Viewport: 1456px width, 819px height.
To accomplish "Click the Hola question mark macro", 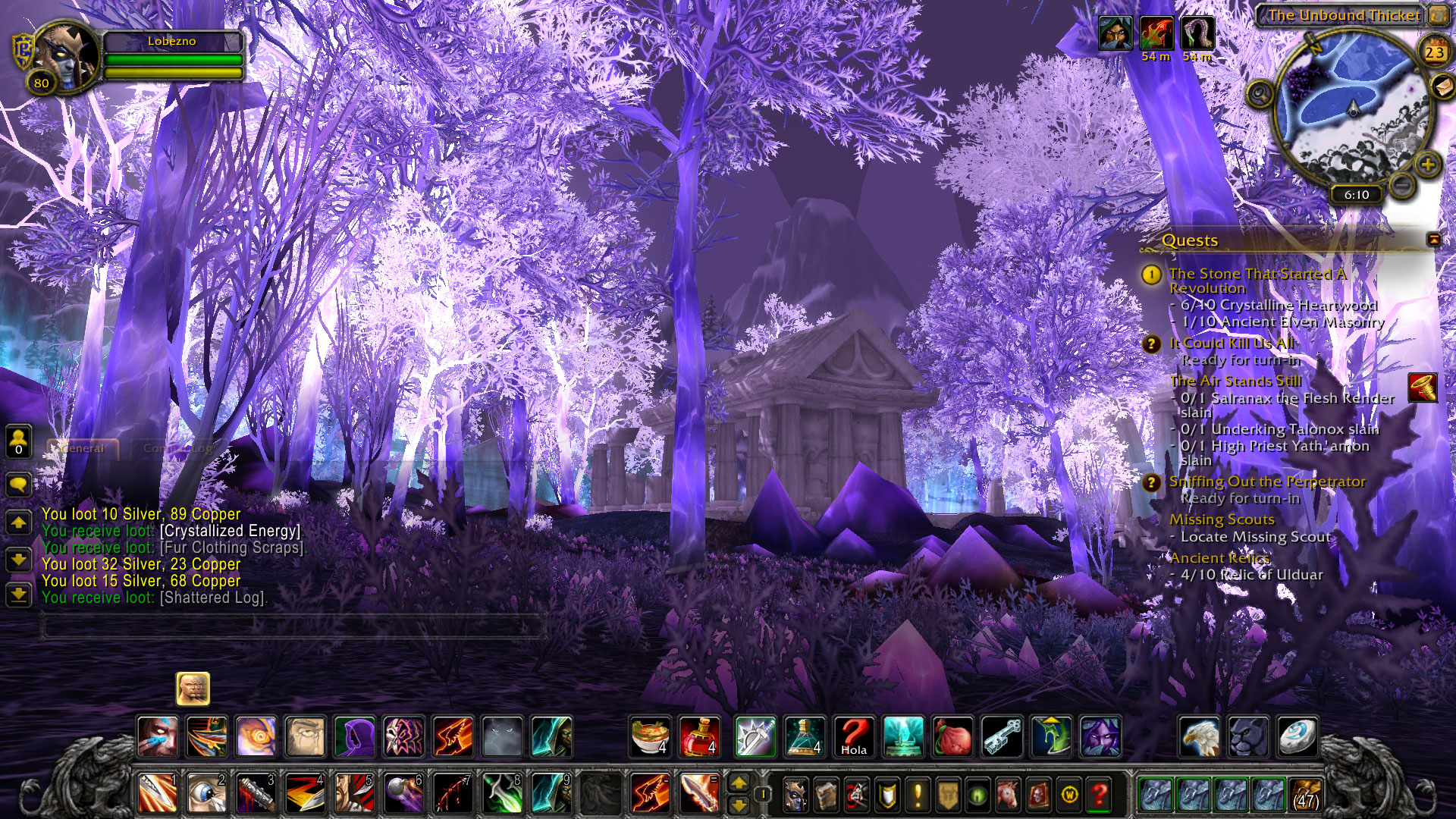I will point(854,736).
